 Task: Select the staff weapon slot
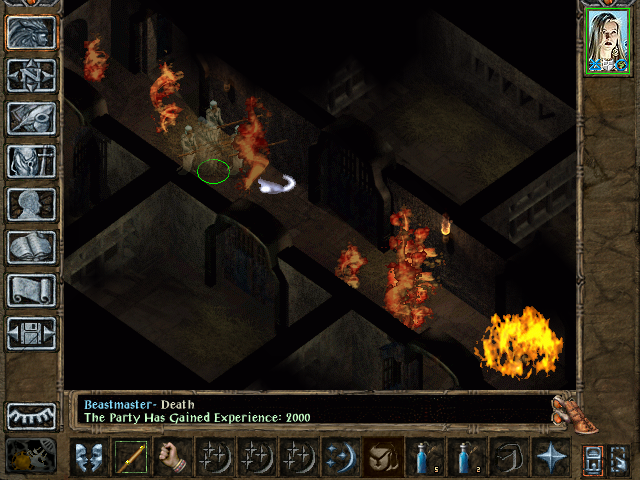[130, 457]
